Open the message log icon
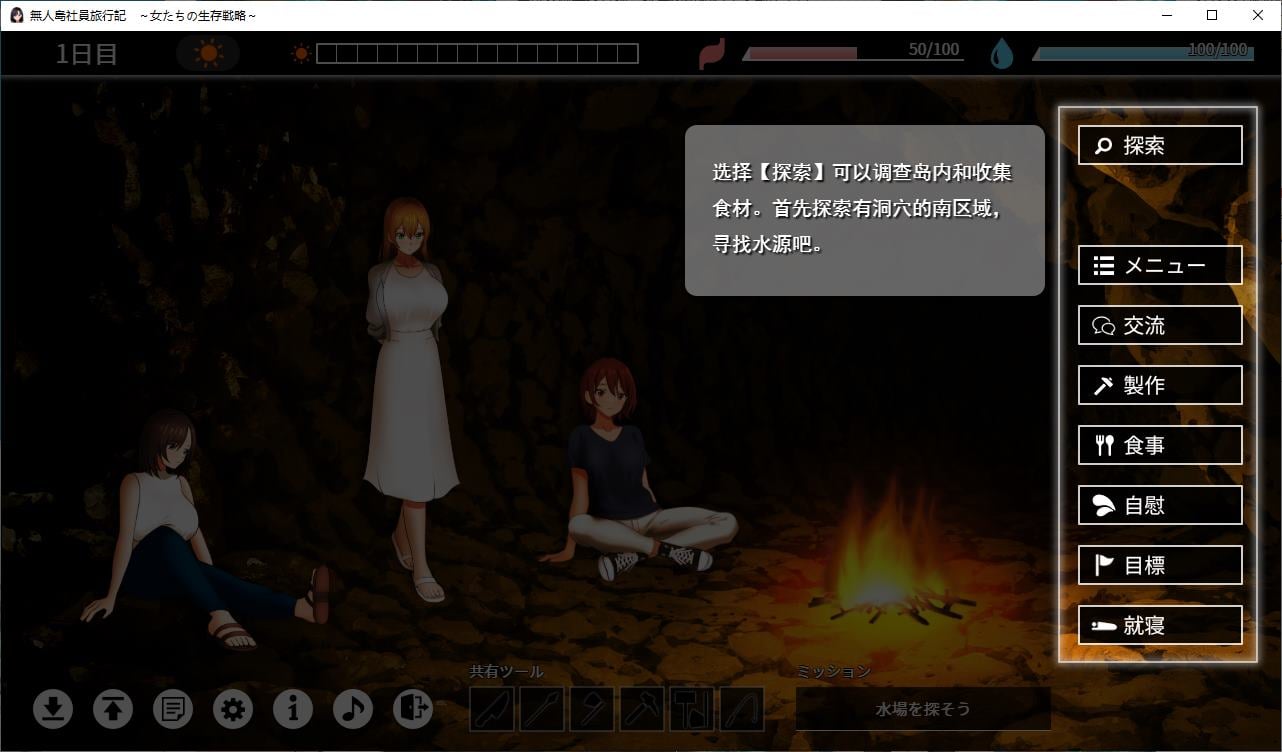Screen dimensions: 1282x752 click(173, 709)
